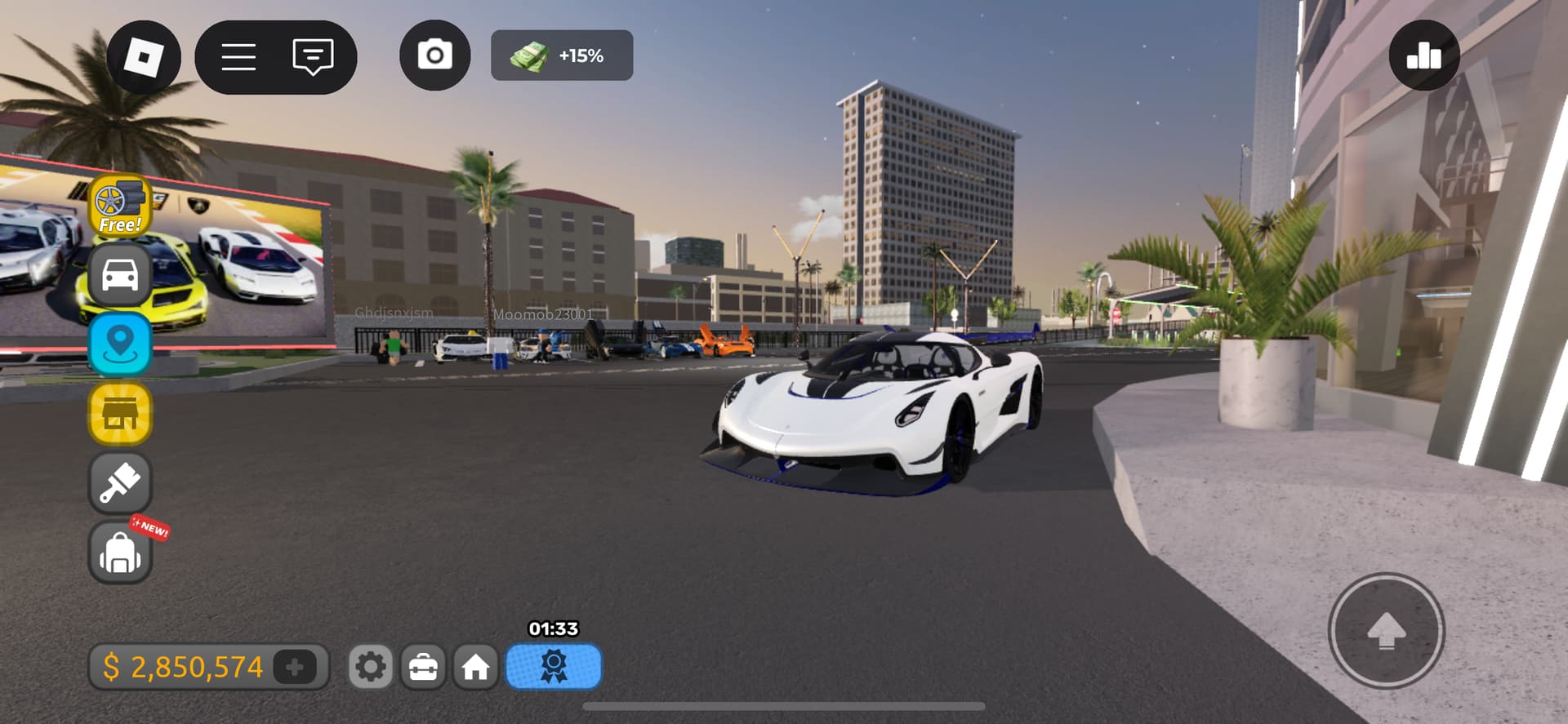Tap the house home button
Screen dimensions: 1568x724
tap(475, 667)
